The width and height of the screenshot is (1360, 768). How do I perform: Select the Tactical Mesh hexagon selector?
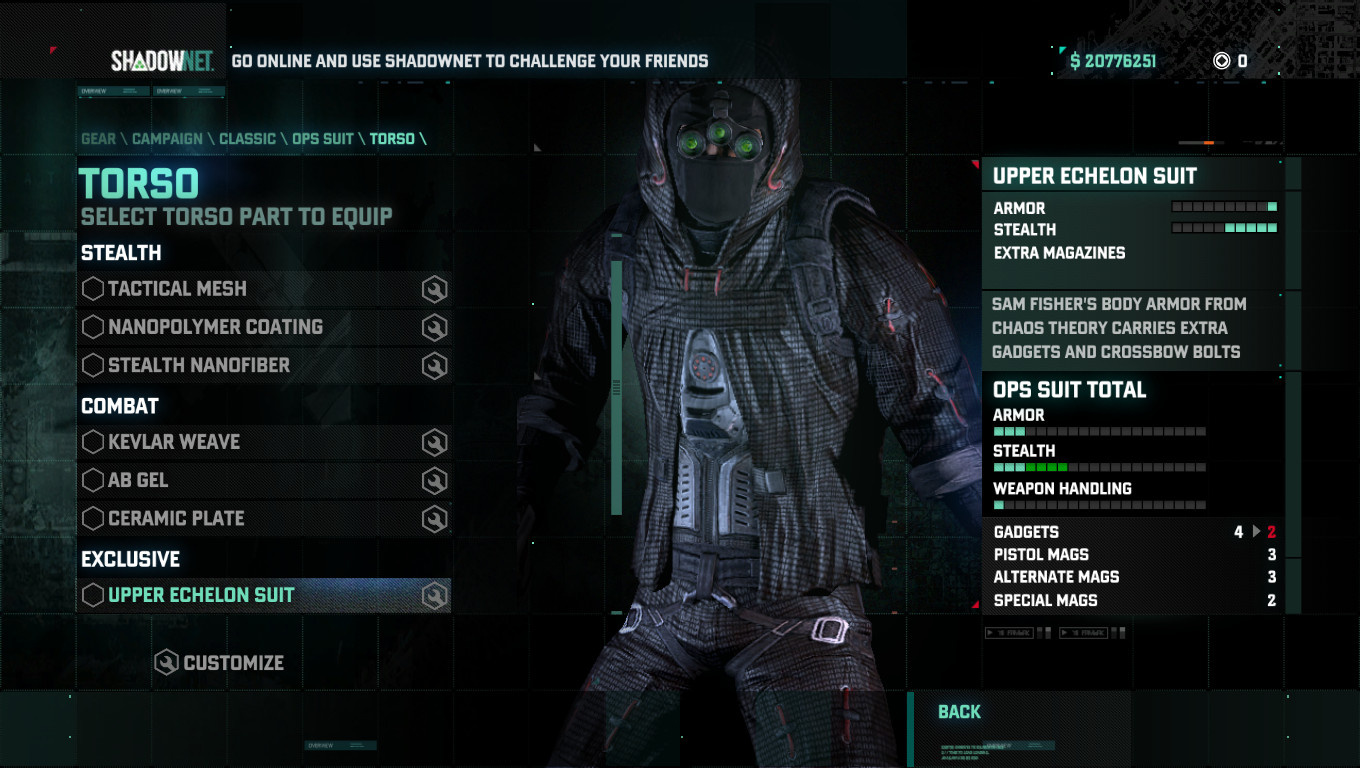[92, 289]
